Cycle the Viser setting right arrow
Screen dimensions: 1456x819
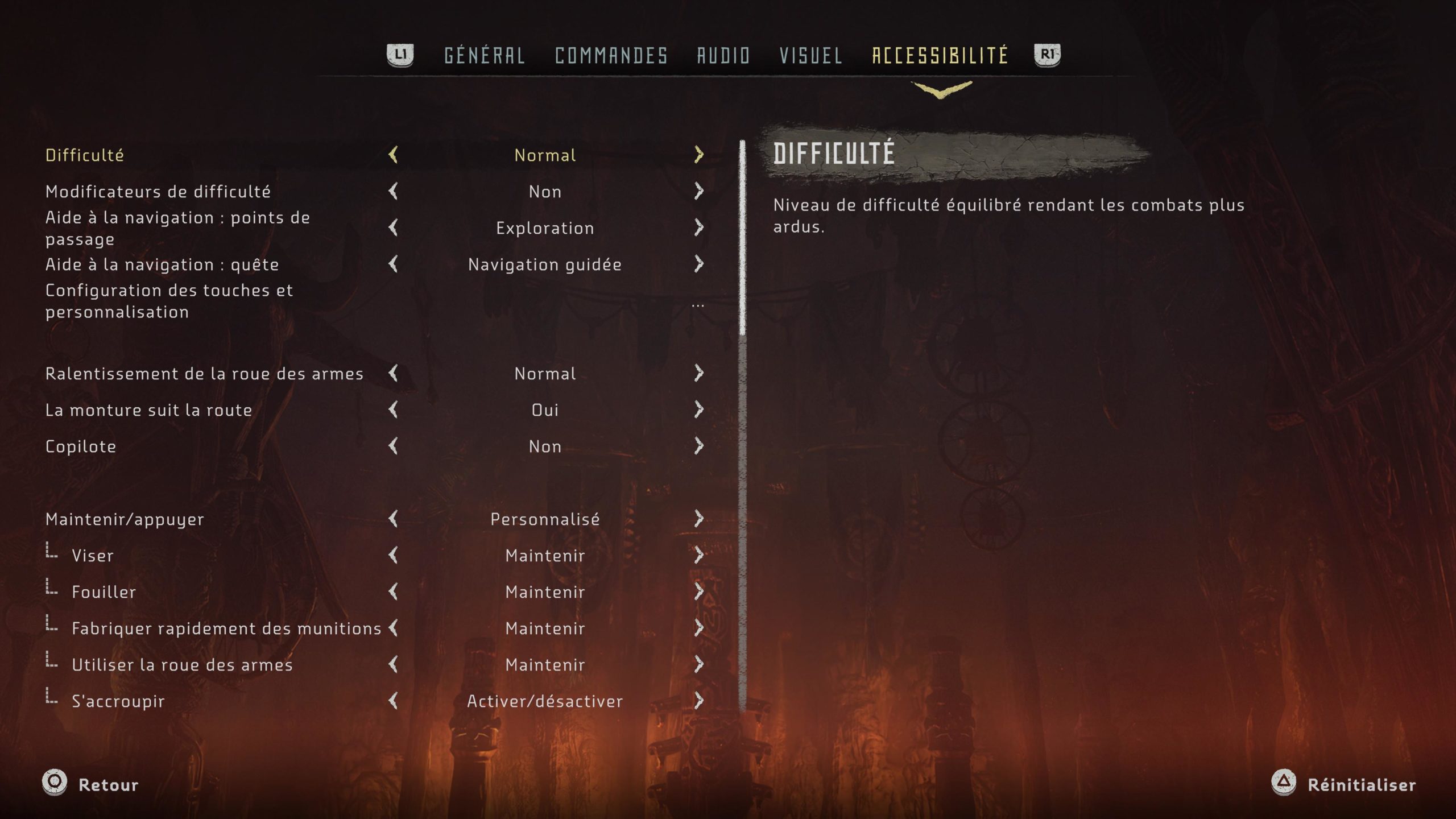click(699, 555)
